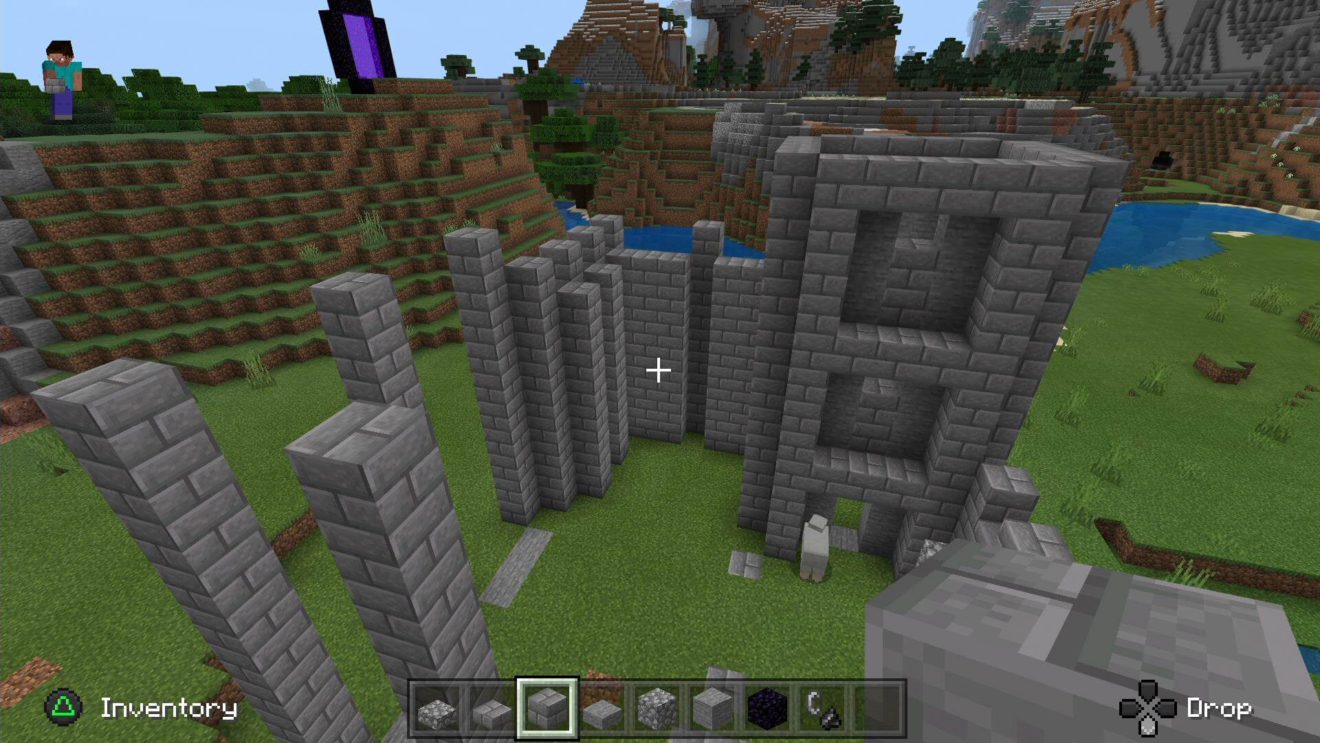
Task: Click the Drop label in the bottom-right
Action: tap(1222, 708)
